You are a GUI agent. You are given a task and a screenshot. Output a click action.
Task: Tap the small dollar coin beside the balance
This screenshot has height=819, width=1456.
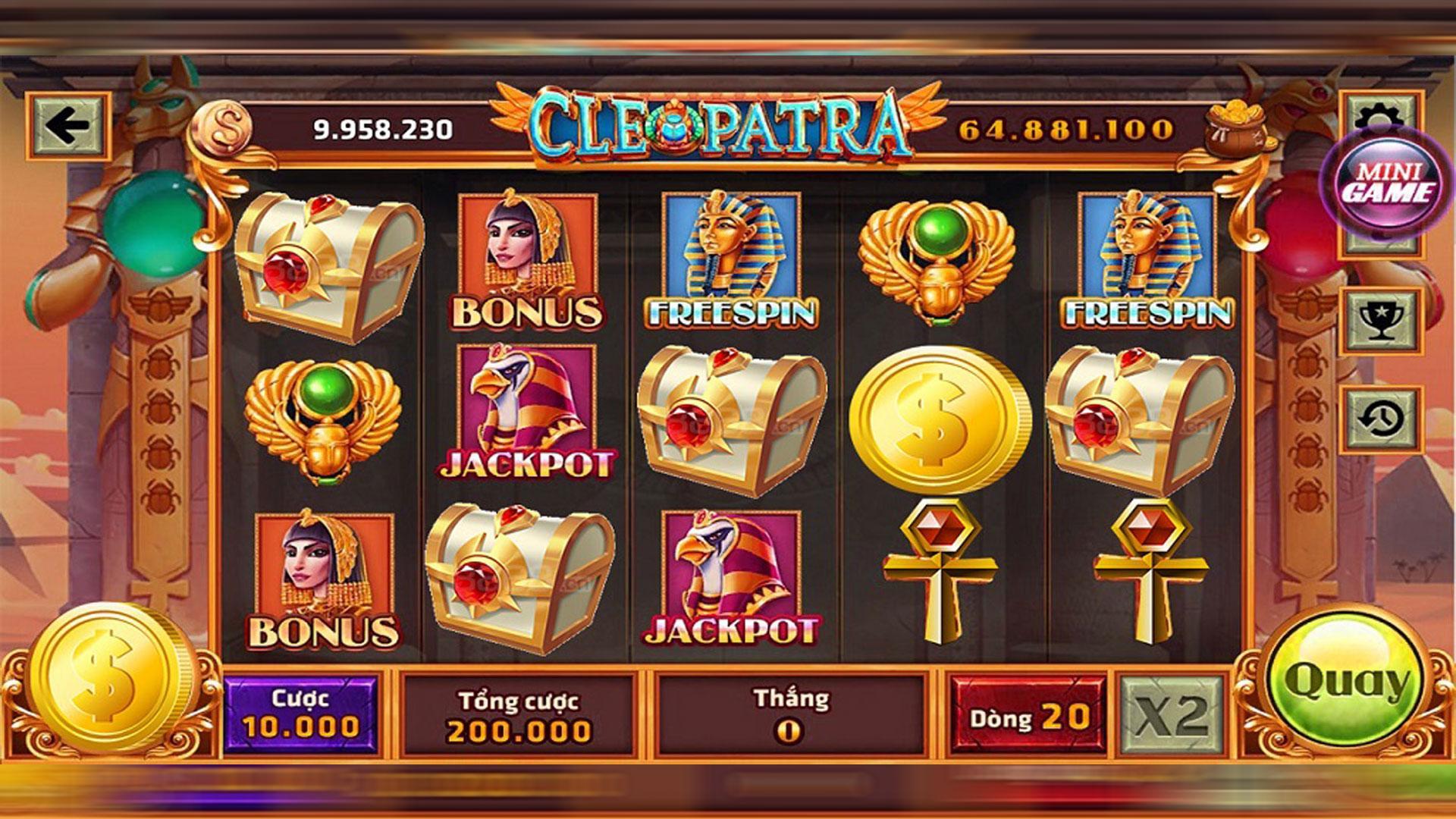[x=221, y=129]
